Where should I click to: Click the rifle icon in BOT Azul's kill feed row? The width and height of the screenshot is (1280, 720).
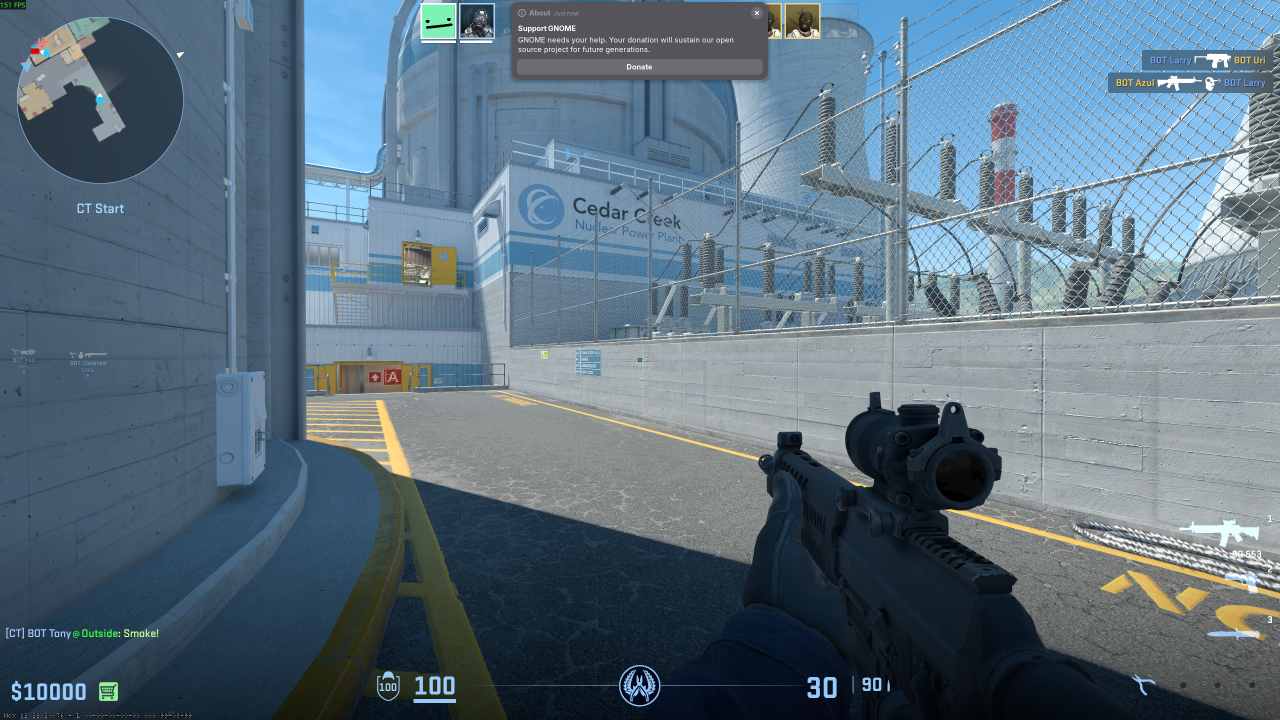1177,82
